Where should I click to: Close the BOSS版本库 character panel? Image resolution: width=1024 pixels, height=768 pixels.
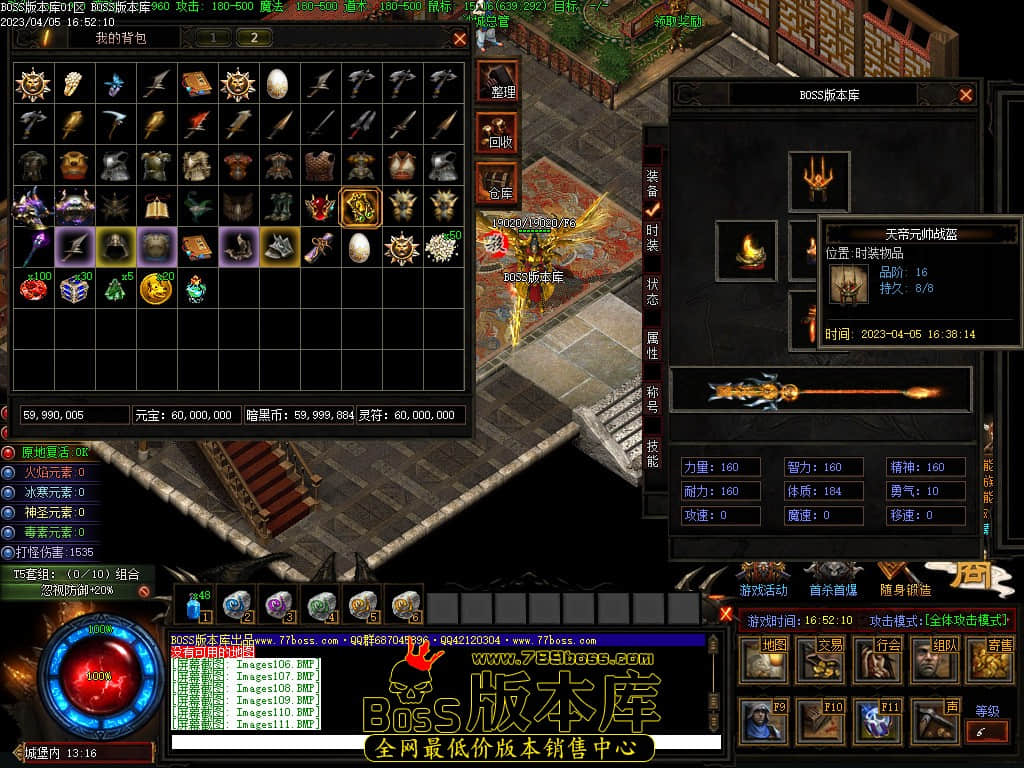pos(966,95)
